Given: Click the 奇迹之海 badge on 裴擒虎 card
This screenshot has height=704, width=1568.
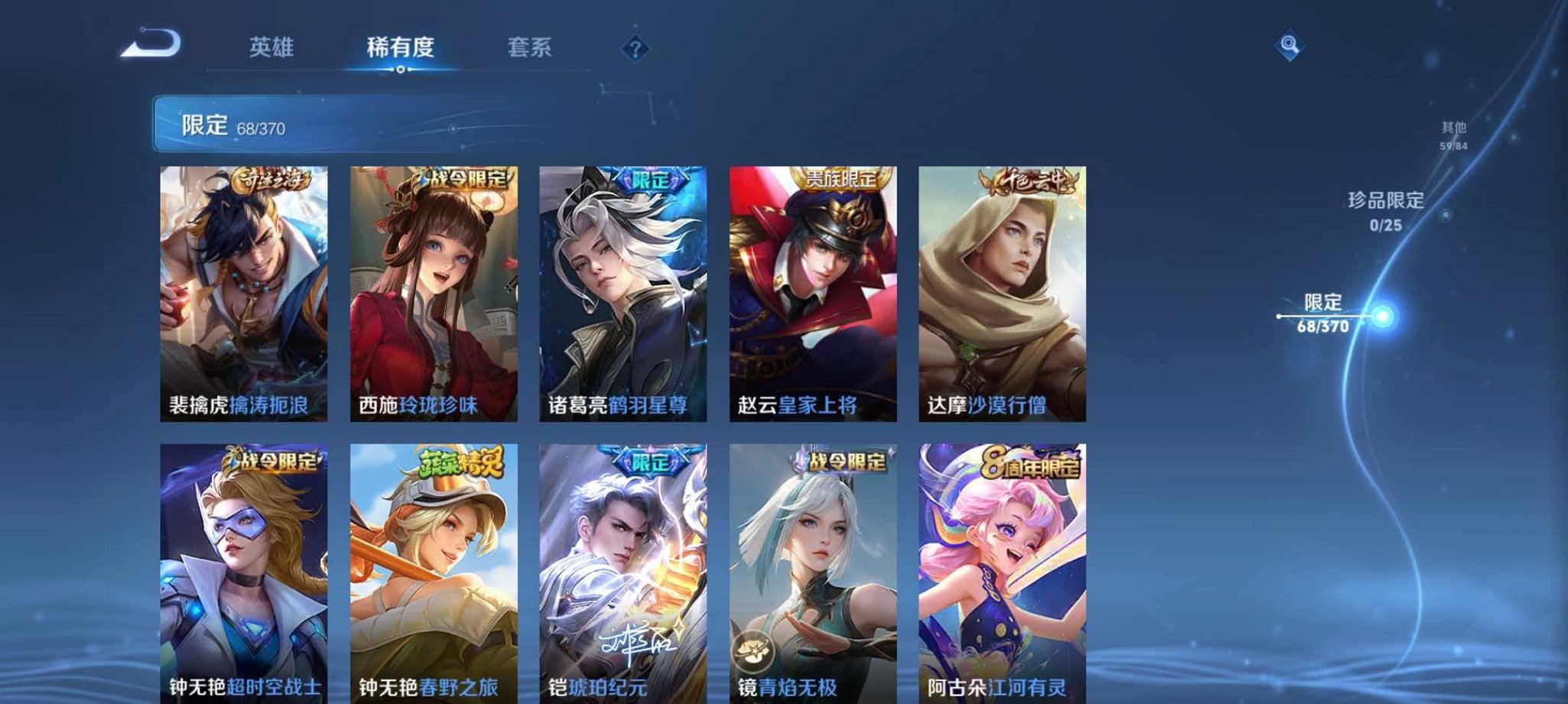Looking at the screenshot, I should (x=273, y=180).
